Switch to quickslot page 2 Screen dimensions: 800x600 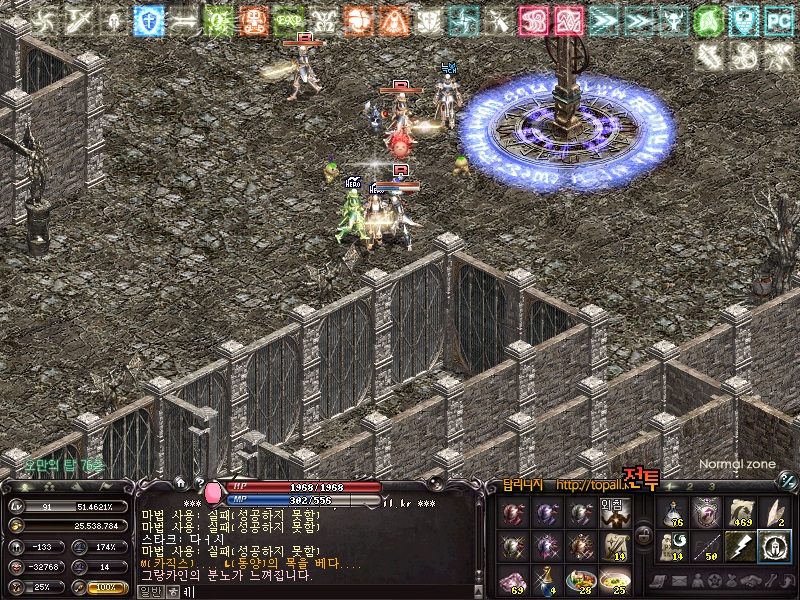pos(690,486)
